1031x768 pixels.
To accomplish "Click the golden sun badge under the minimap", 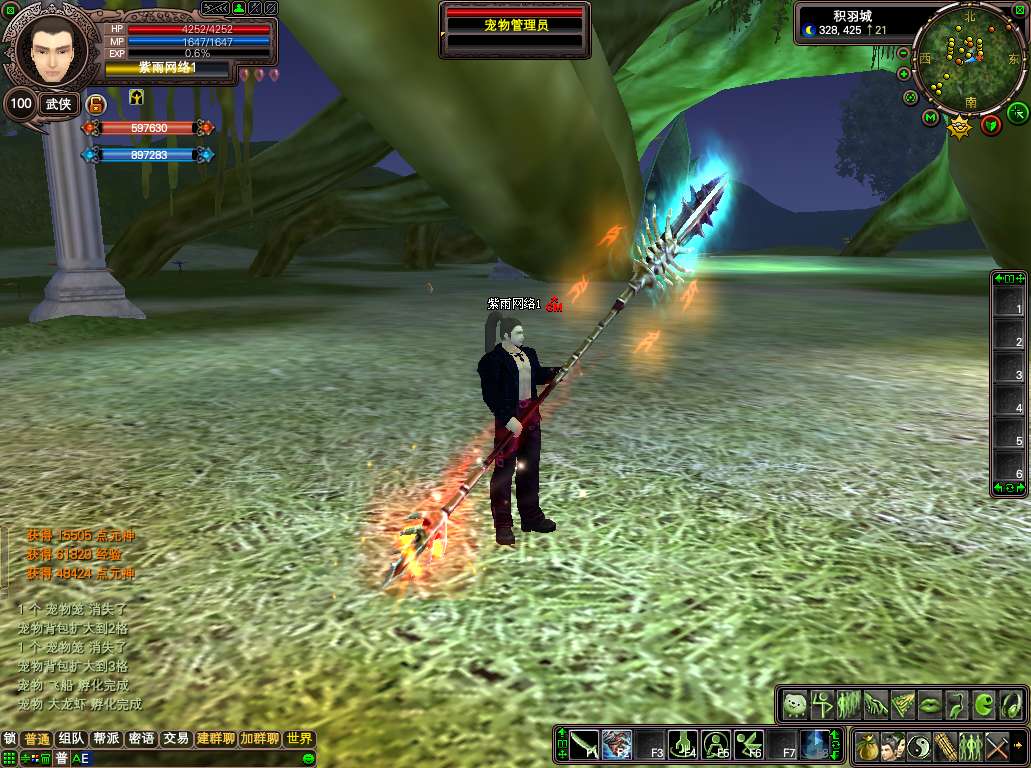I will (x=960, y=128).
